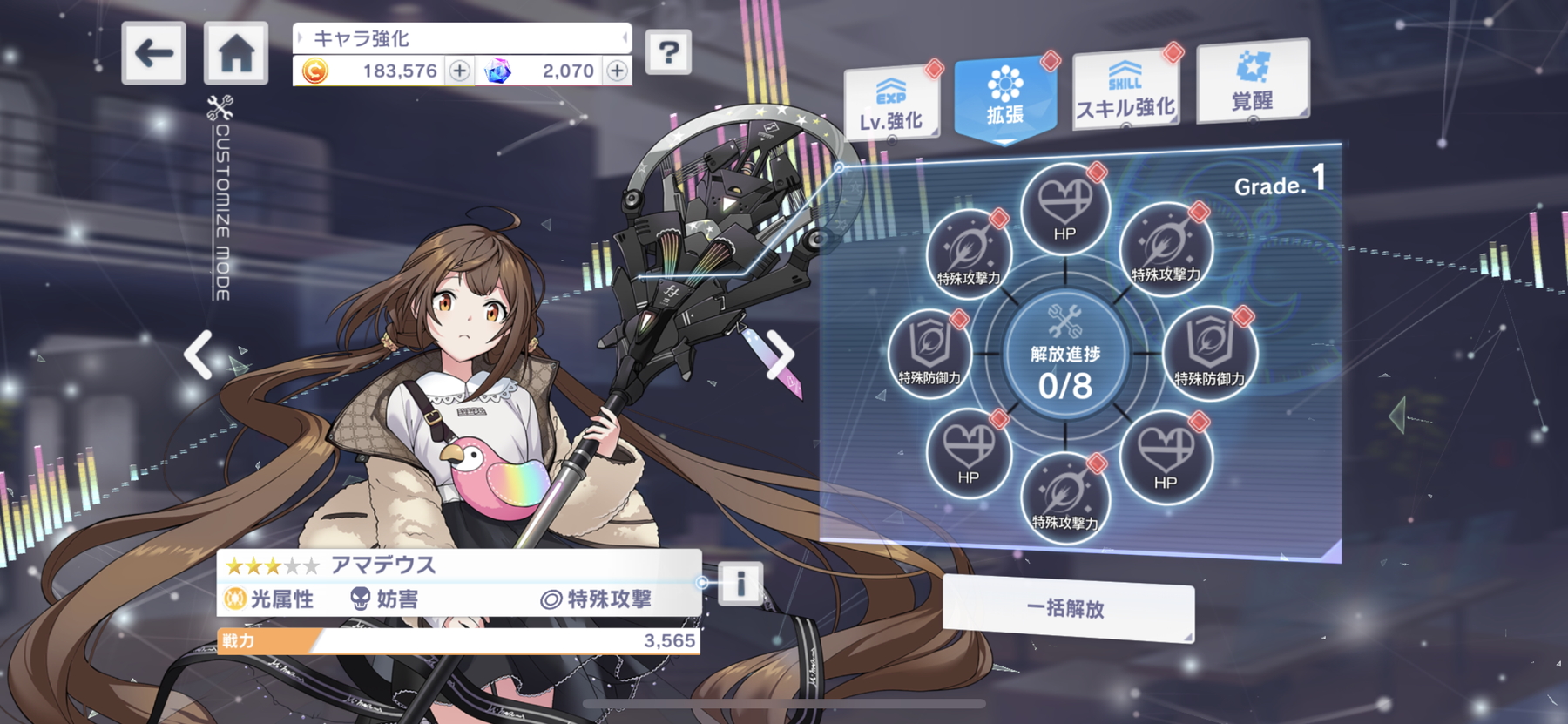Screen dimensions: 1568x724
Task: View the next character with right chevron
Action: [780, 355]
